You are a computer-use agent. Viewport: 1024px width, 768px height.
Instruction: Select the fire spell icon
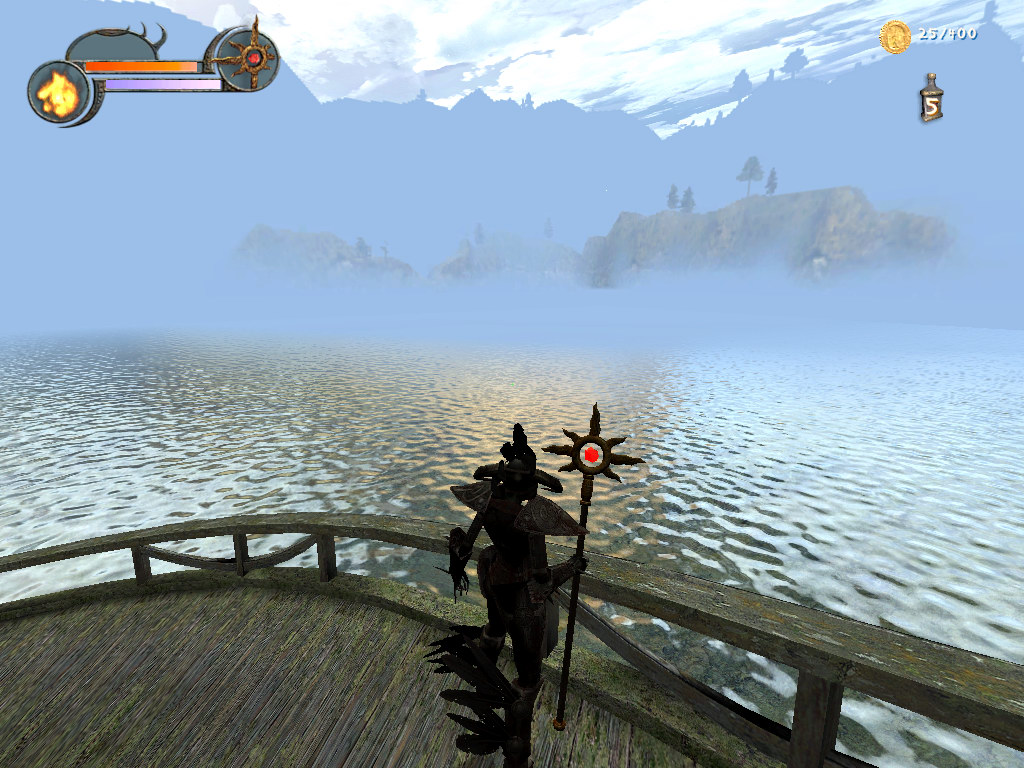click(x=57, y=93)
